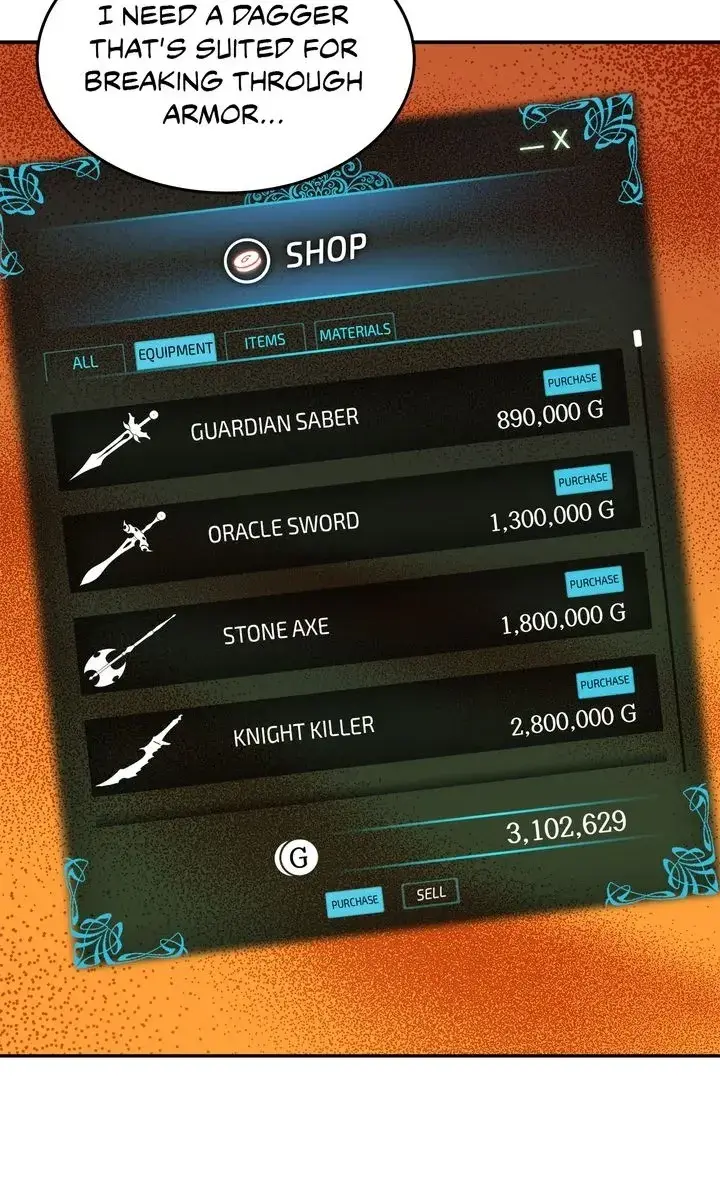Purchase the Knight Killer dagger
The width and height of the screenshot is (720, 1200).
pyautogui.click(x=604, y=683)
